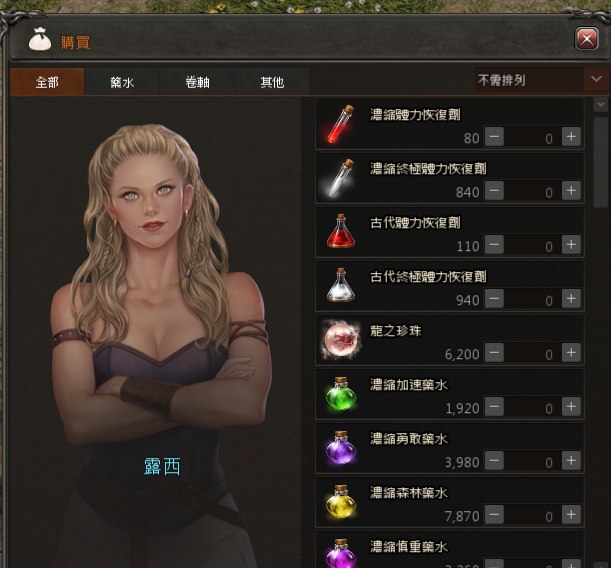Increase quantity of 濃縮勇敢藥水
The width and height of the screenshot is (611, 568).
coord(571,460)
